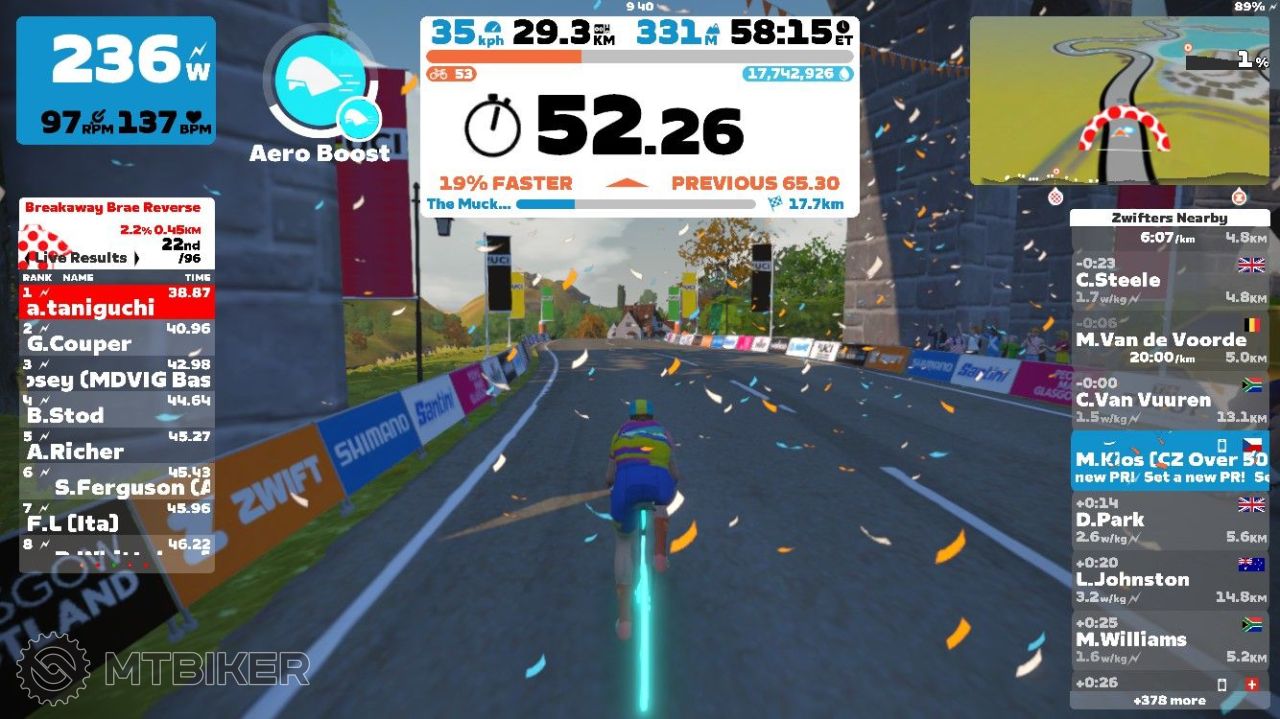1280x719 pixels.
Task: Click G.Couper in the segment leaderboard
Action: 117,337
